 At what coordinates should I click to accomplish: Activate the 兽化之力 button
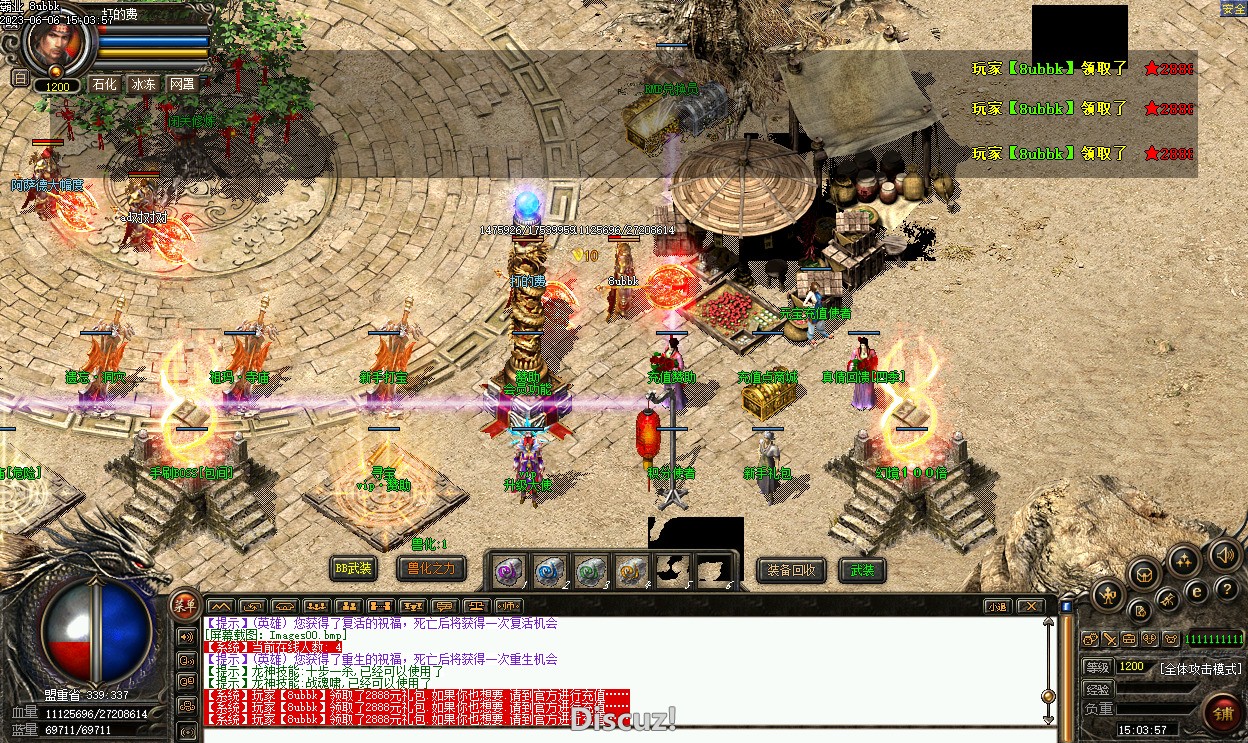[431, 569]
